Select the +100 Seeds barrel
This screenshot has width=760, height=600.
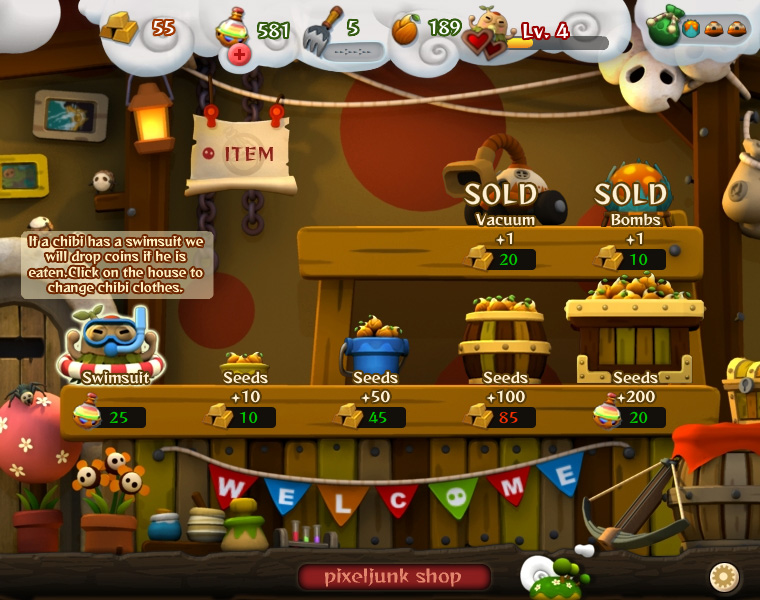pyautogui.click(x=504, y=340)
